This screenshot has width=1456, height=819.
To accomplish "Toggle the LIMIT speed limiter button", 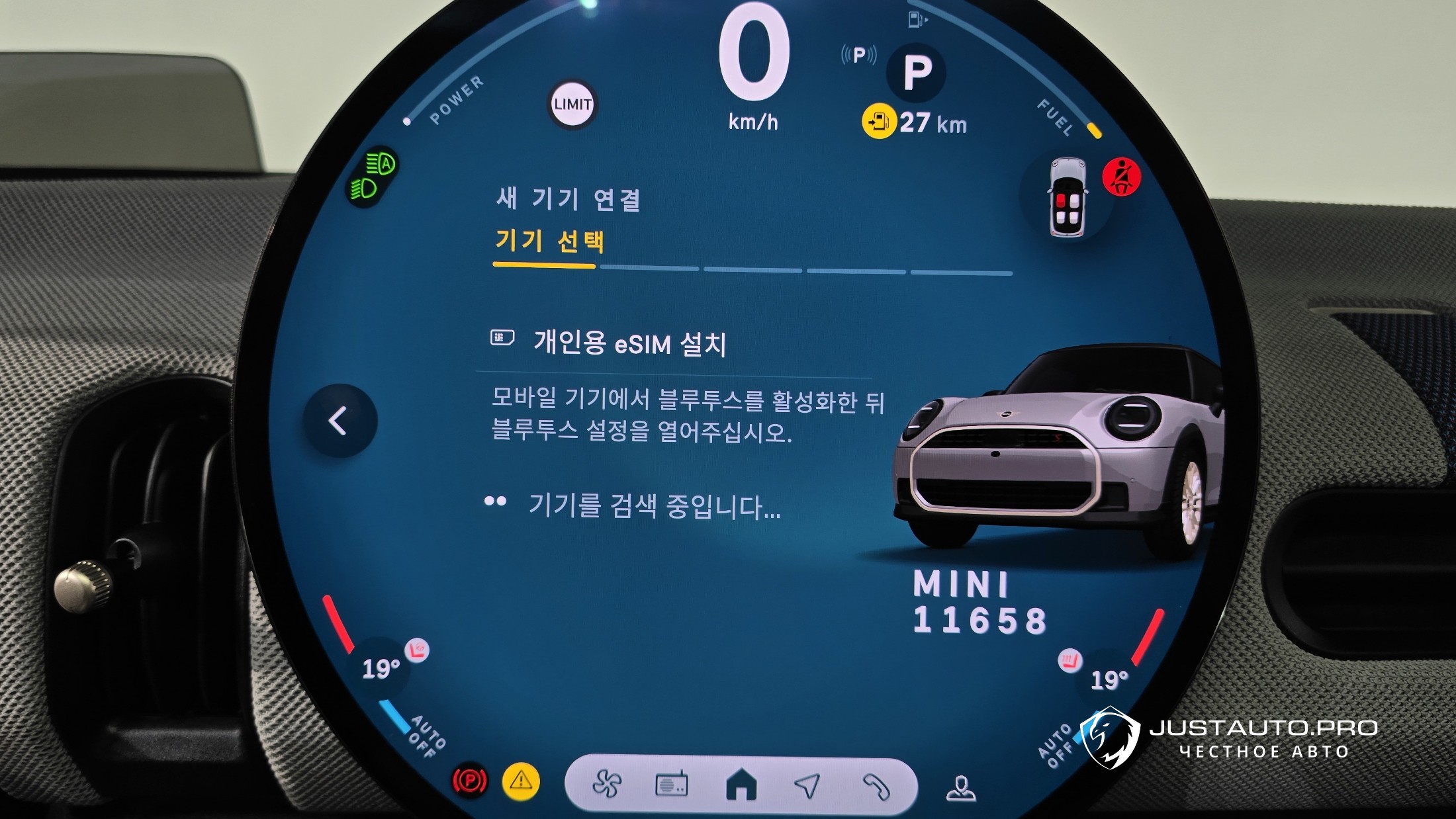I will click(572, 105).
